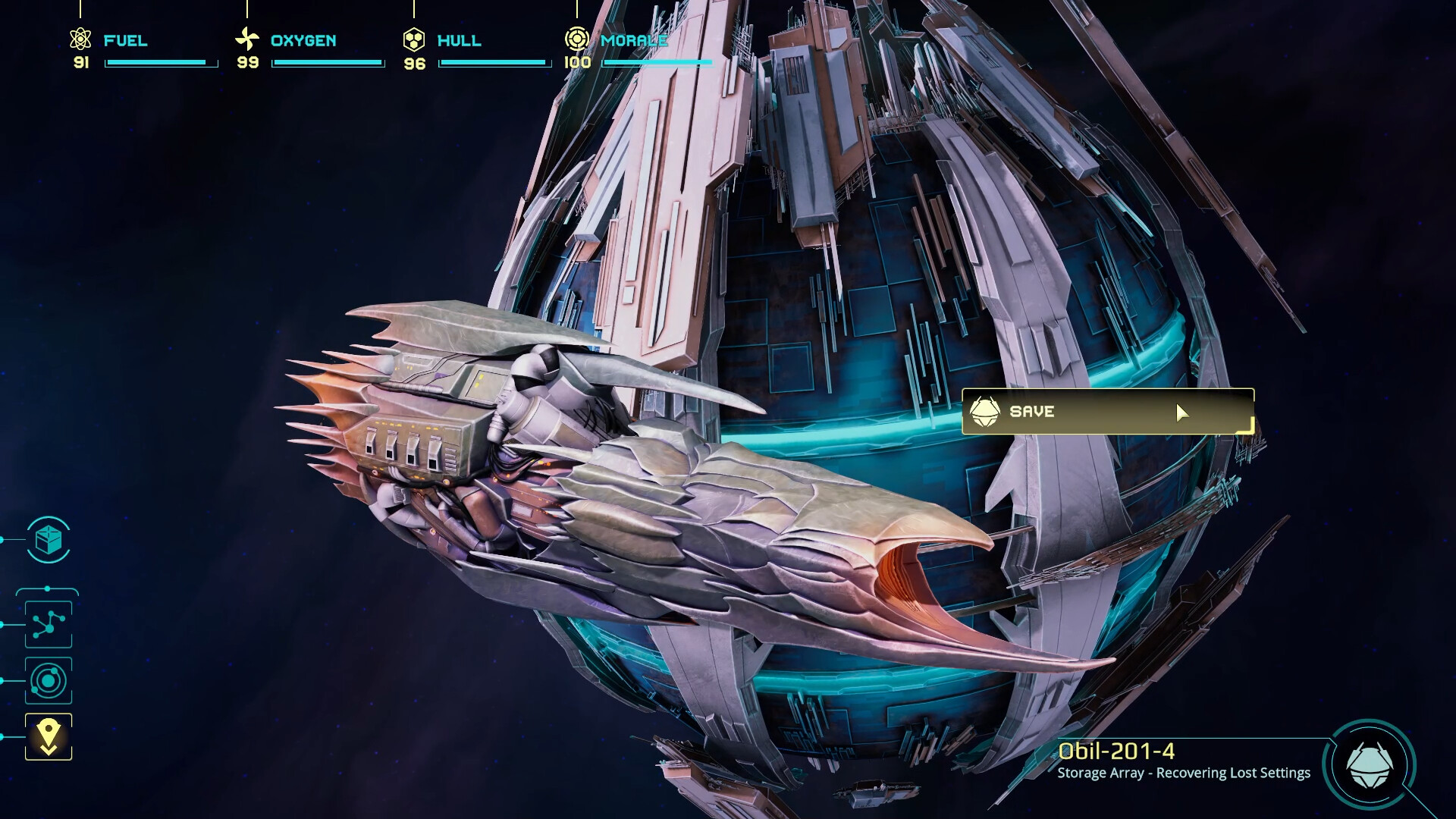
Task: Open the orbital system view icon
Action: tap(48, 681)
